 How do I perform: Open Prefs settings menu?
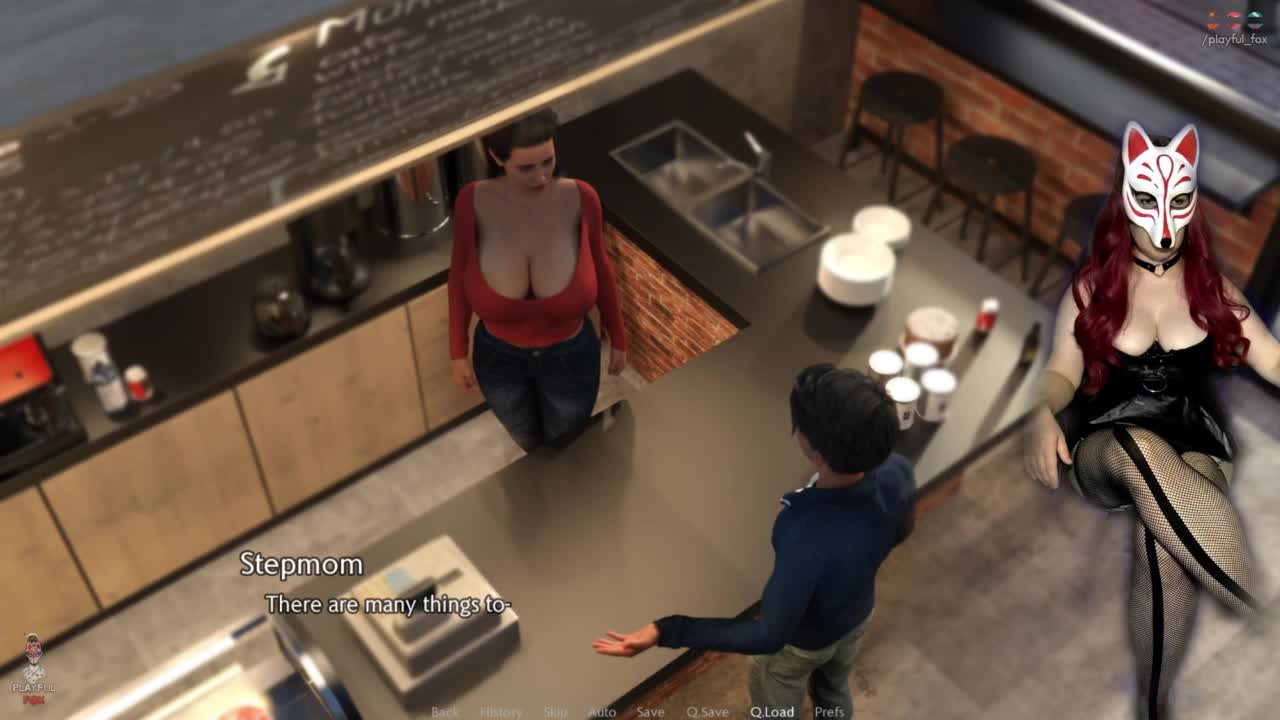pos(829,712)
